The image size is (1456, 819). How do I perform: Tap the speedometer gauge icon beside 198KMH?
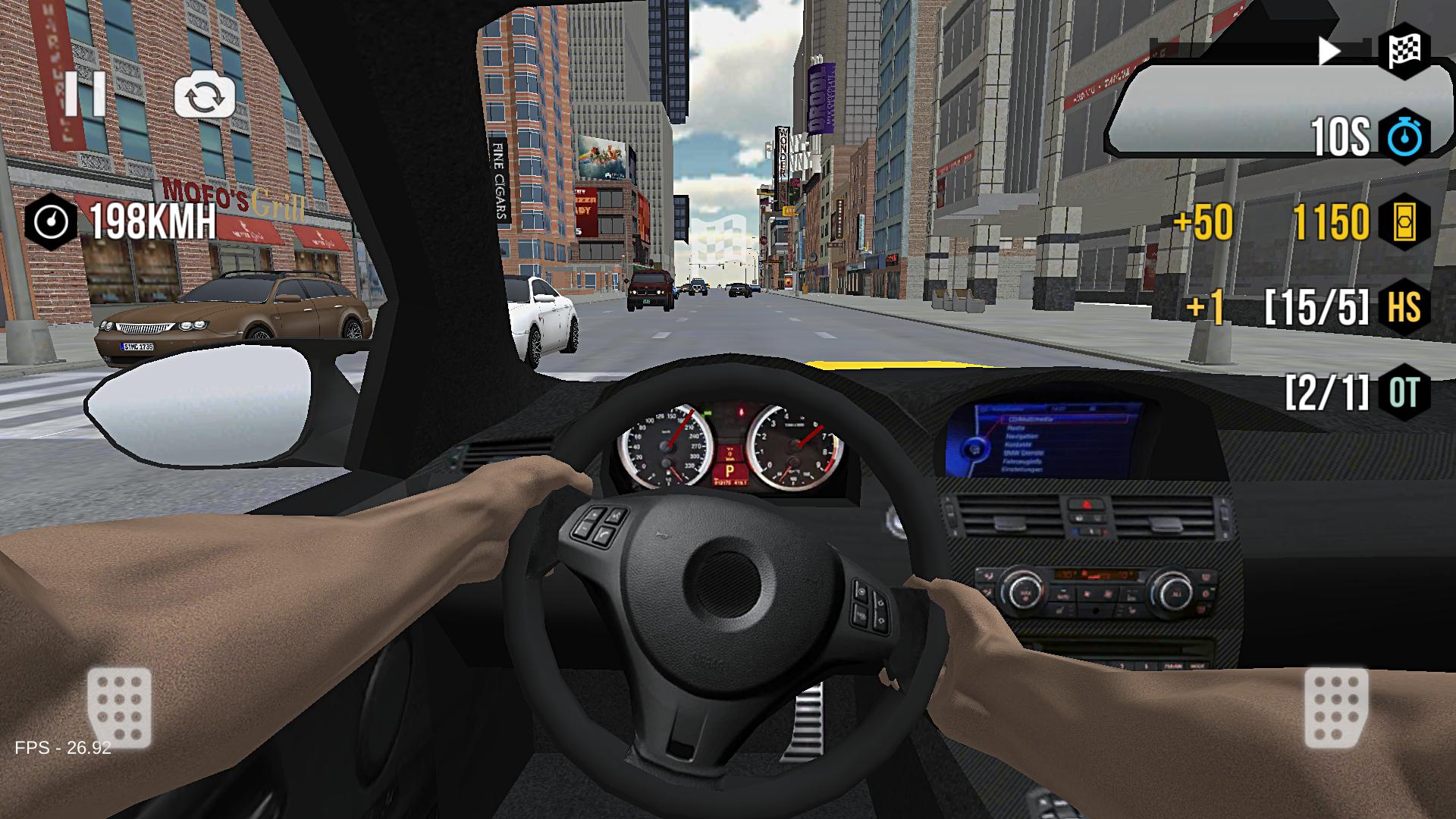coord(49,221)
